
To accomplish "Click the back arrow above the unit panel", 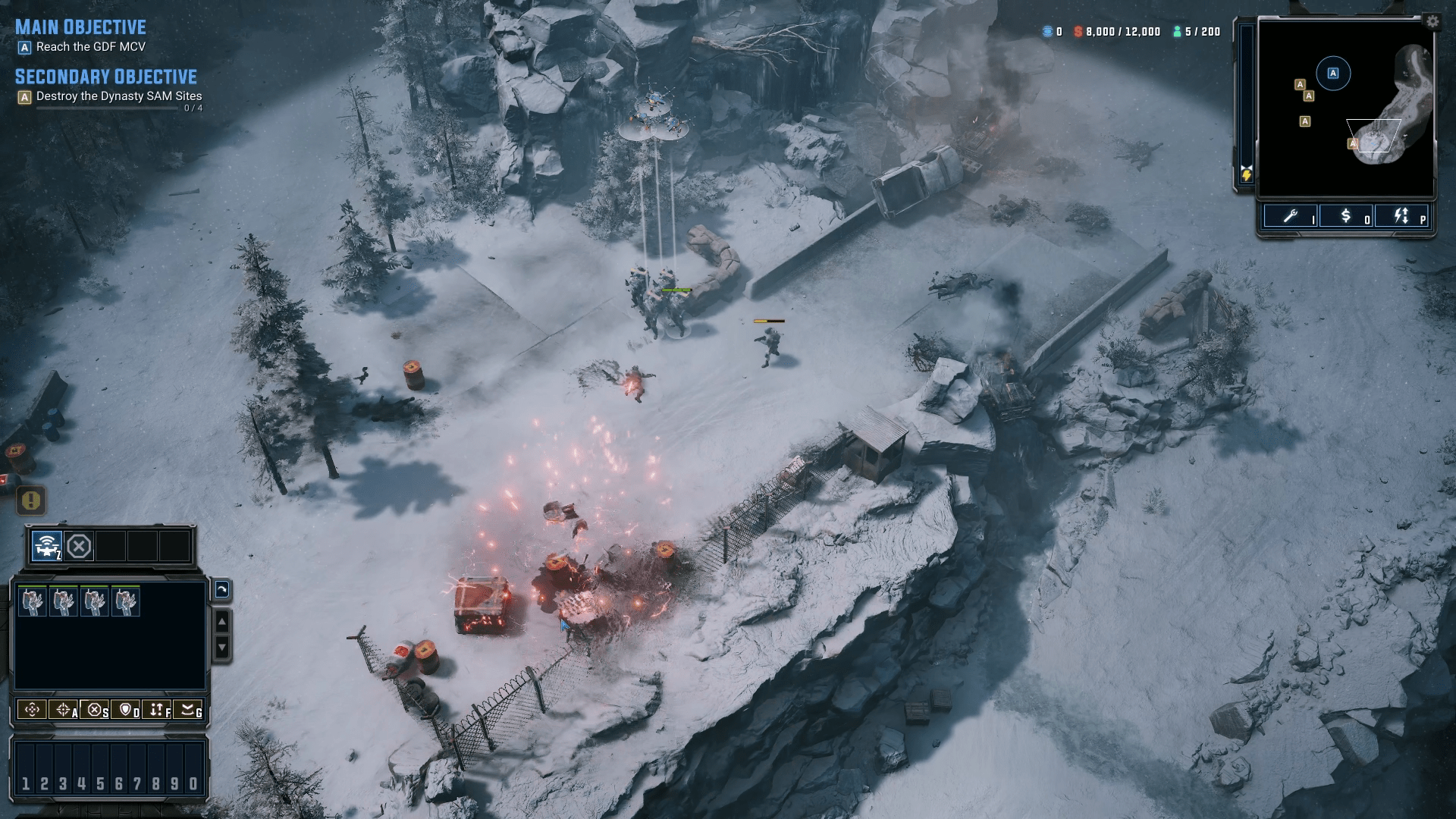I will point(222,590).
